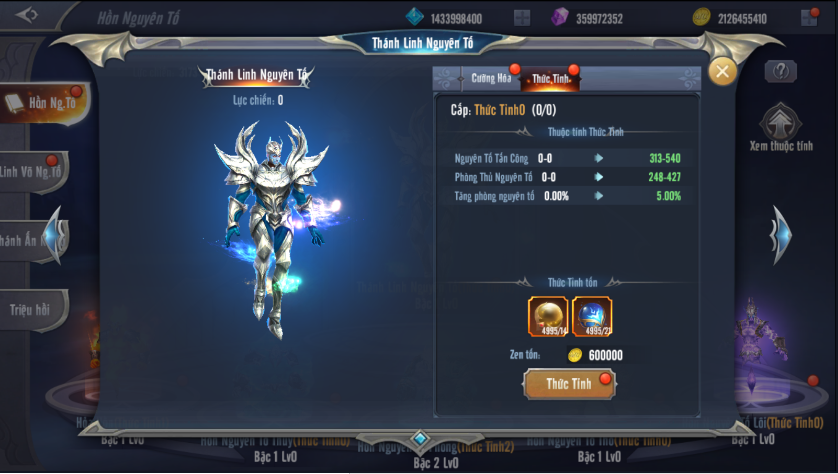
Task: Open the Triệu hồi side tab
Action: pyautogui.click(x=32, y=308)
